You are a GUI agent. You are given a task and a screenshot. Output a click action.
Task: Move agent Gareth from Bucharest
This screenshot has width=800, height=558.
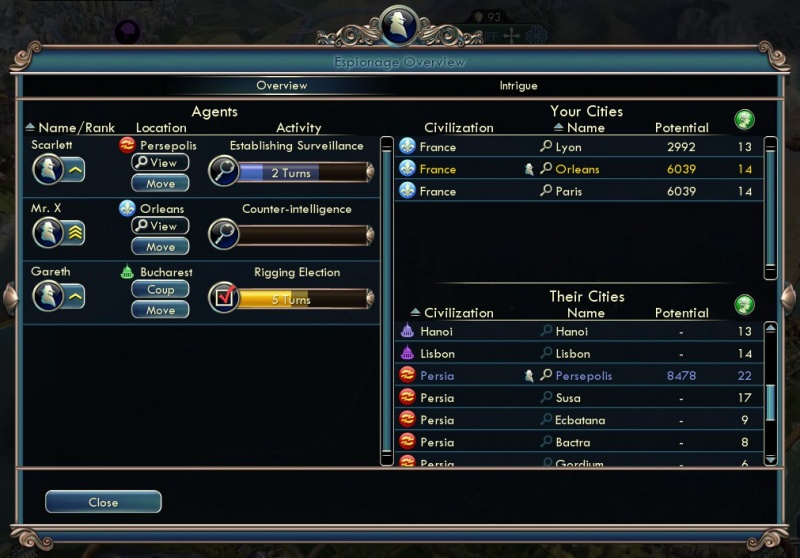[x=160, y=311]
